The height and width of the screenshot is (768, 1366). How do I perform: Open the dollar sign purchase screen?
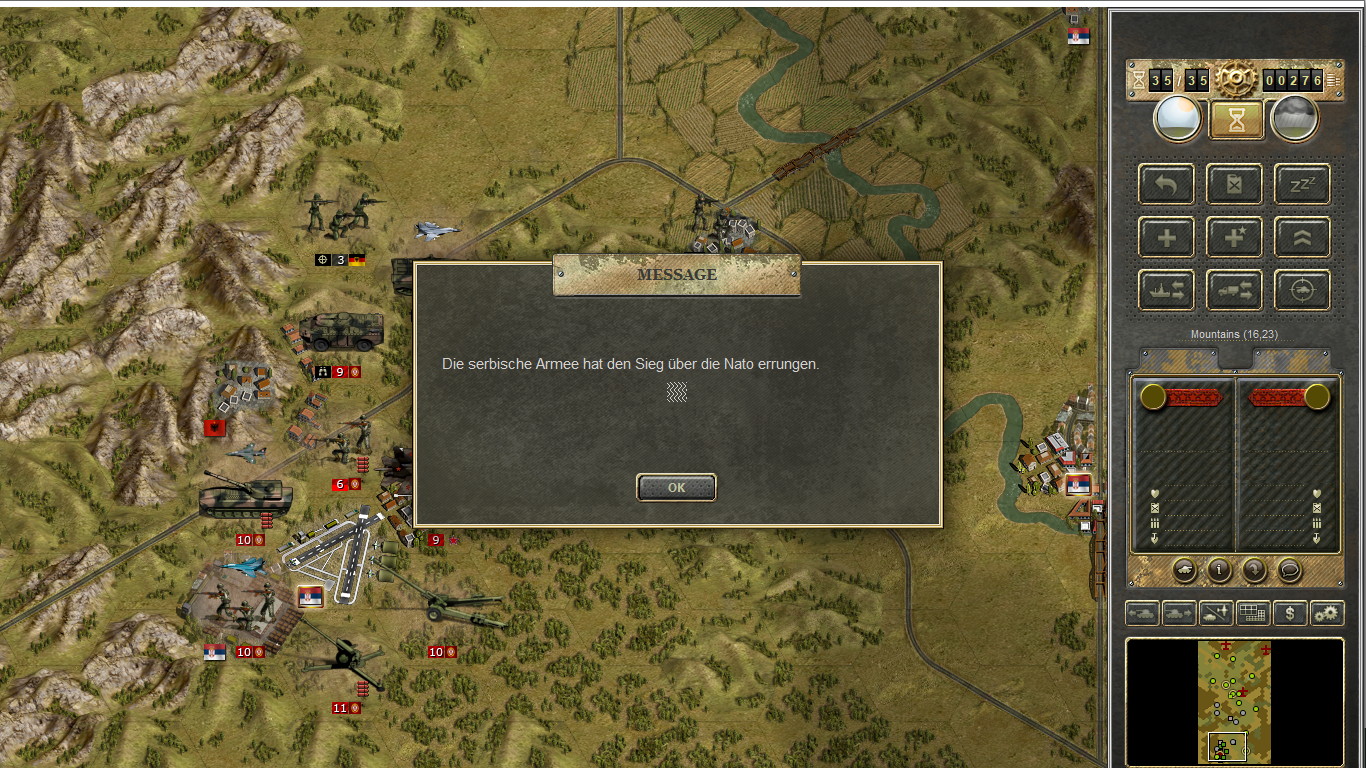click(x=1290, y=613)
